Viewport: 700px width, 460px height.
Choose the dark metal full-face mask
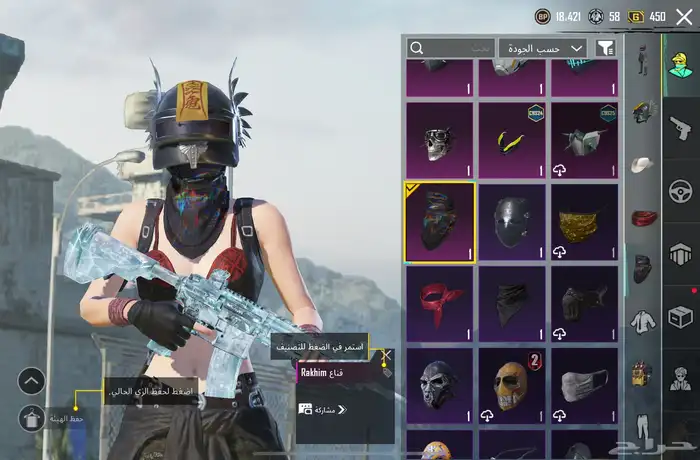(511, 222)
